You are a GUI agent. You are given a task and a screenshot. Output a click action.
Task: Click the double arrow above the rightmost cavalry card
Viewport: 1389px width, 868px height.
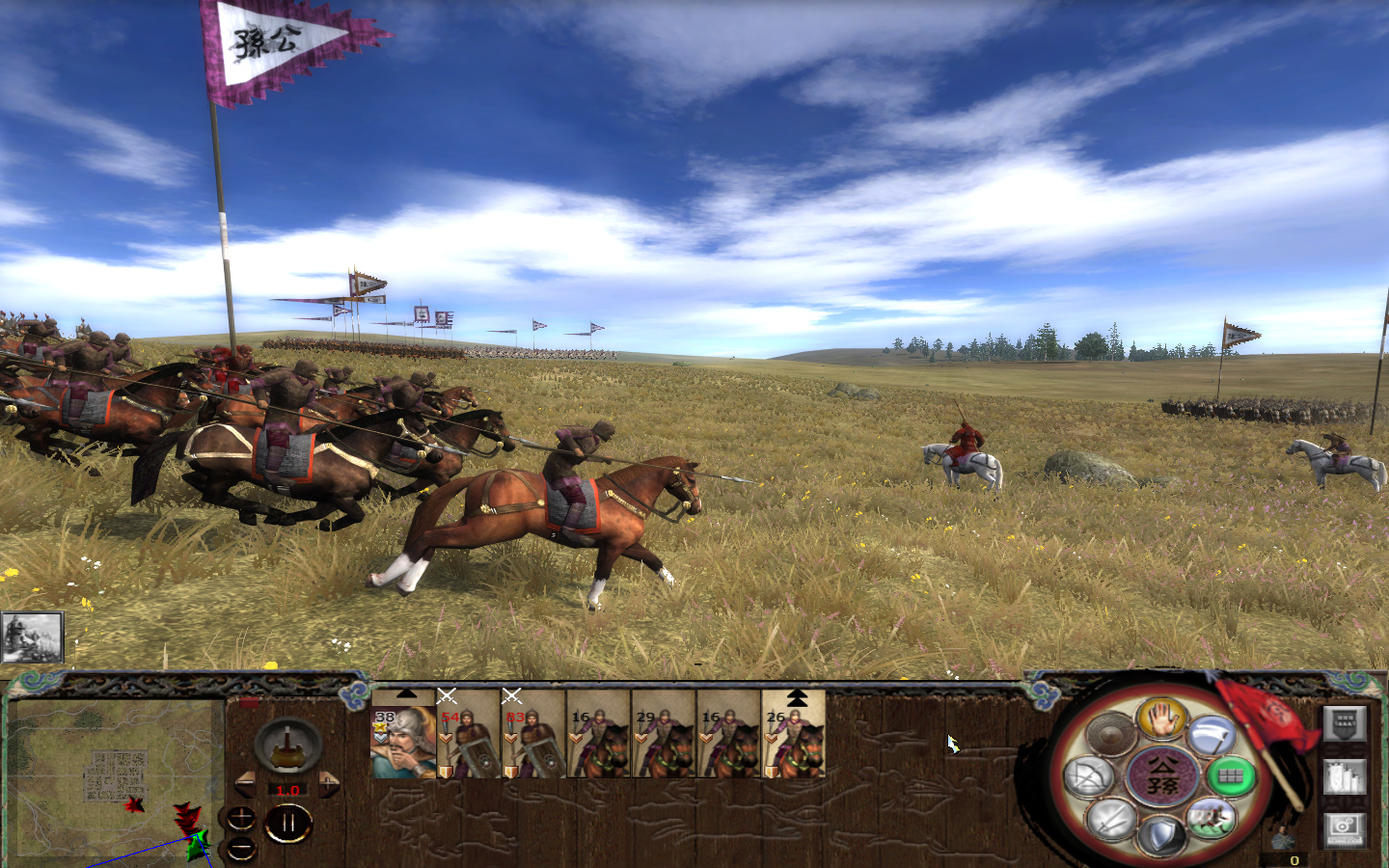pyautogui.click(x=799, y=696)
